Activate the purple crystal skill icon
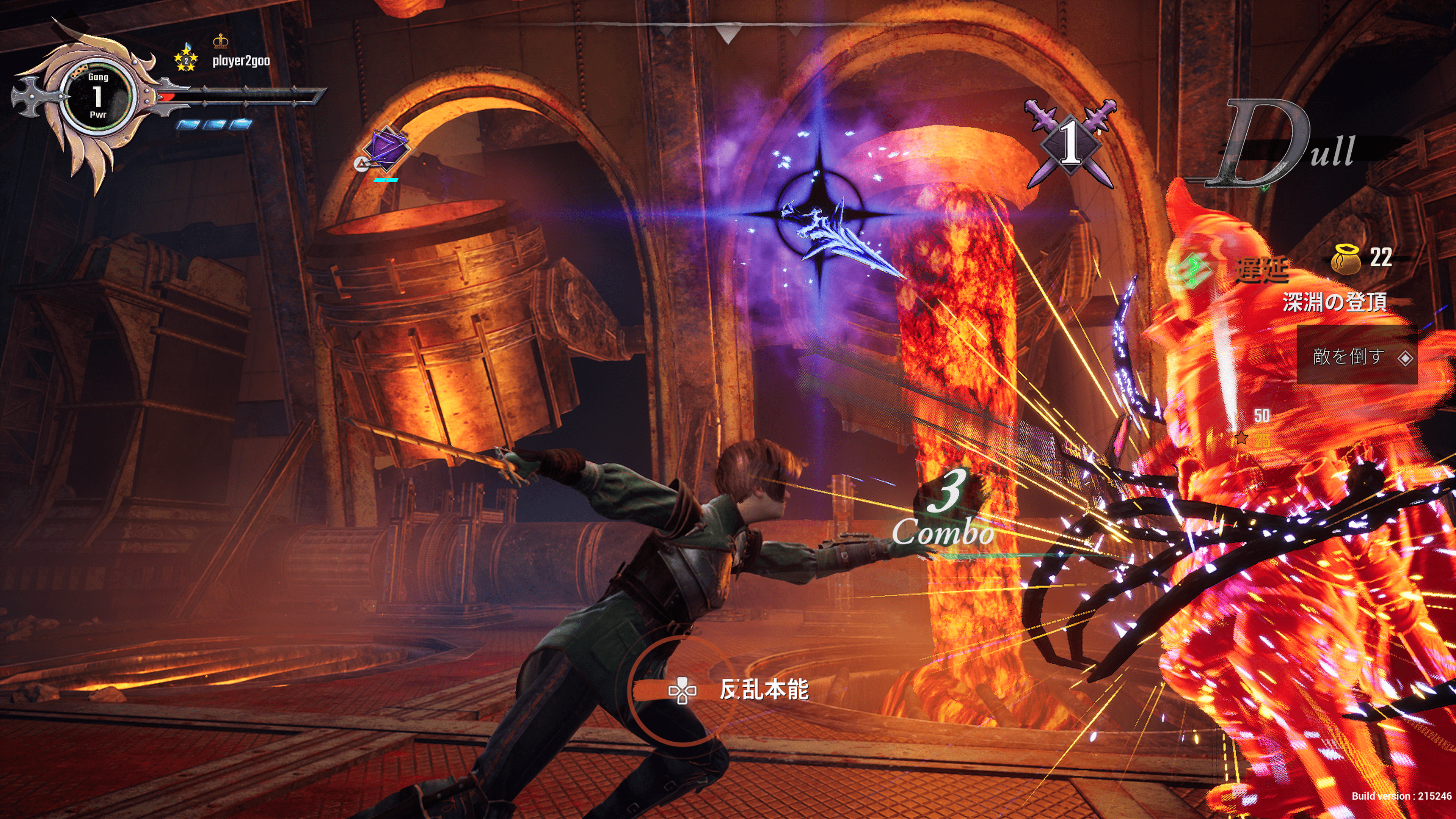The image size is (1456, 819). point(385,149)
